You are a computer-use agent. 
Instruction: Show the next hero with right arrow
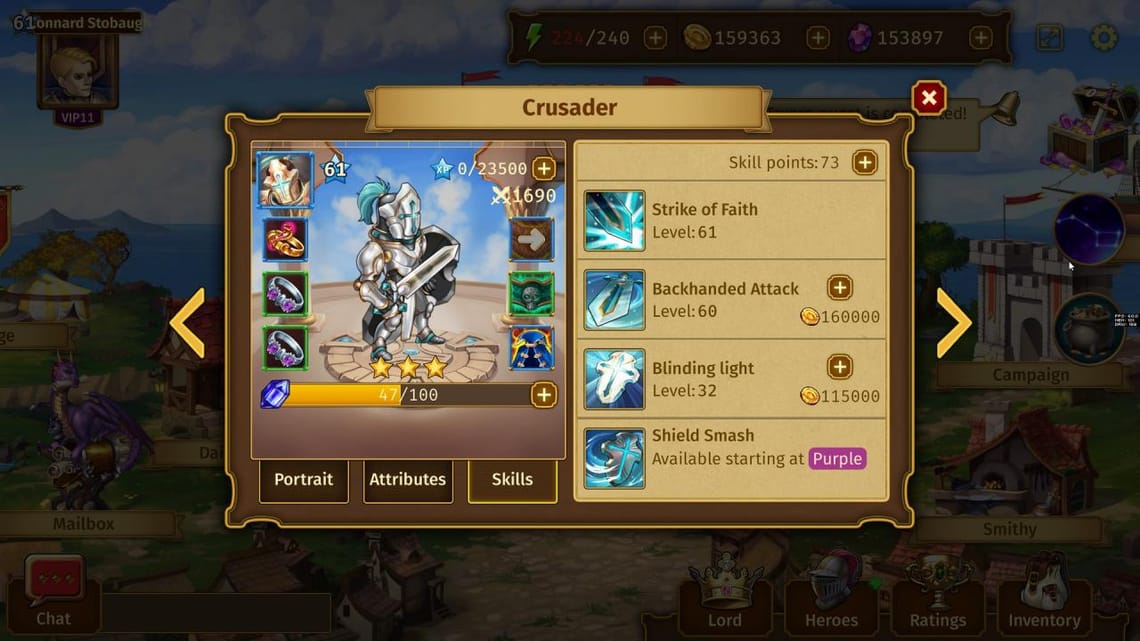953,323
